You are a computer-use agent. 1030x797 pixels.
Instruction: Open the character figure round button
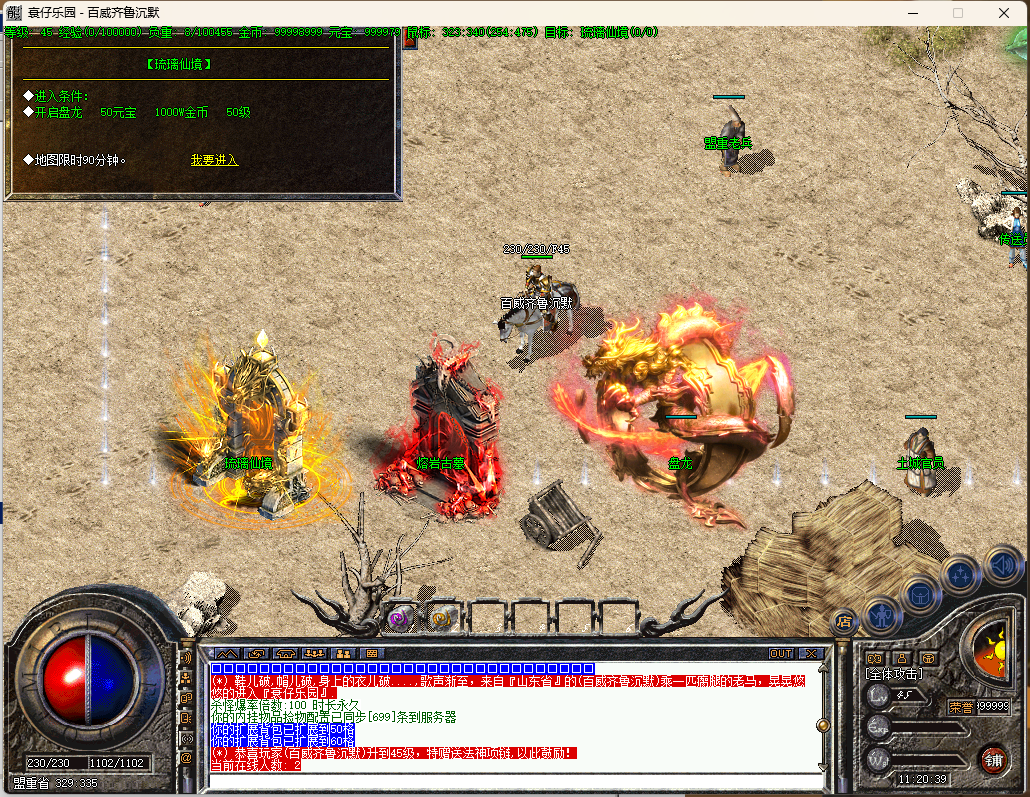[x=883, y=612]
